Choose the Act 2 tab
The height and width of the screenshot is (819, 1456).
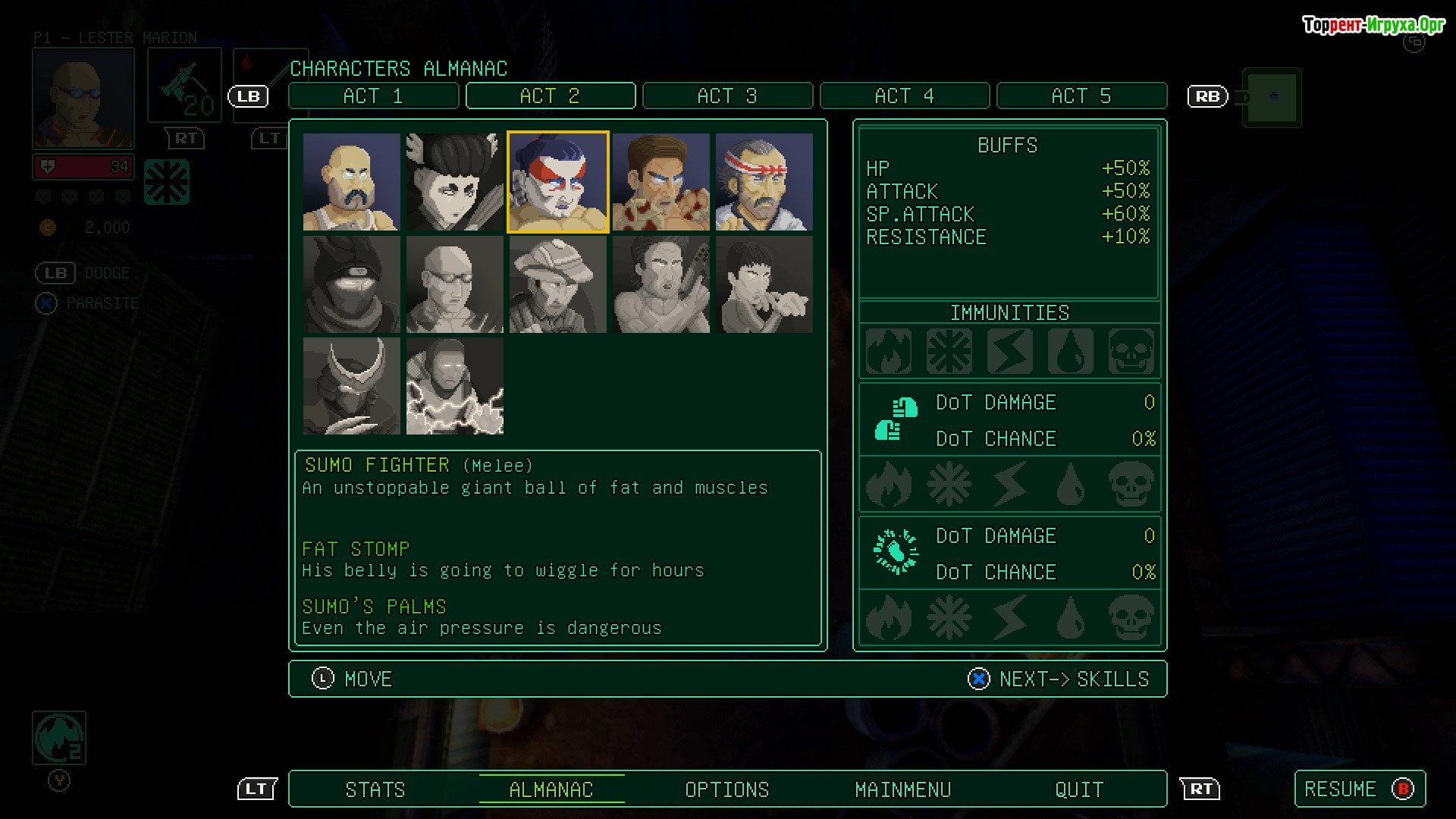point(550,96)
